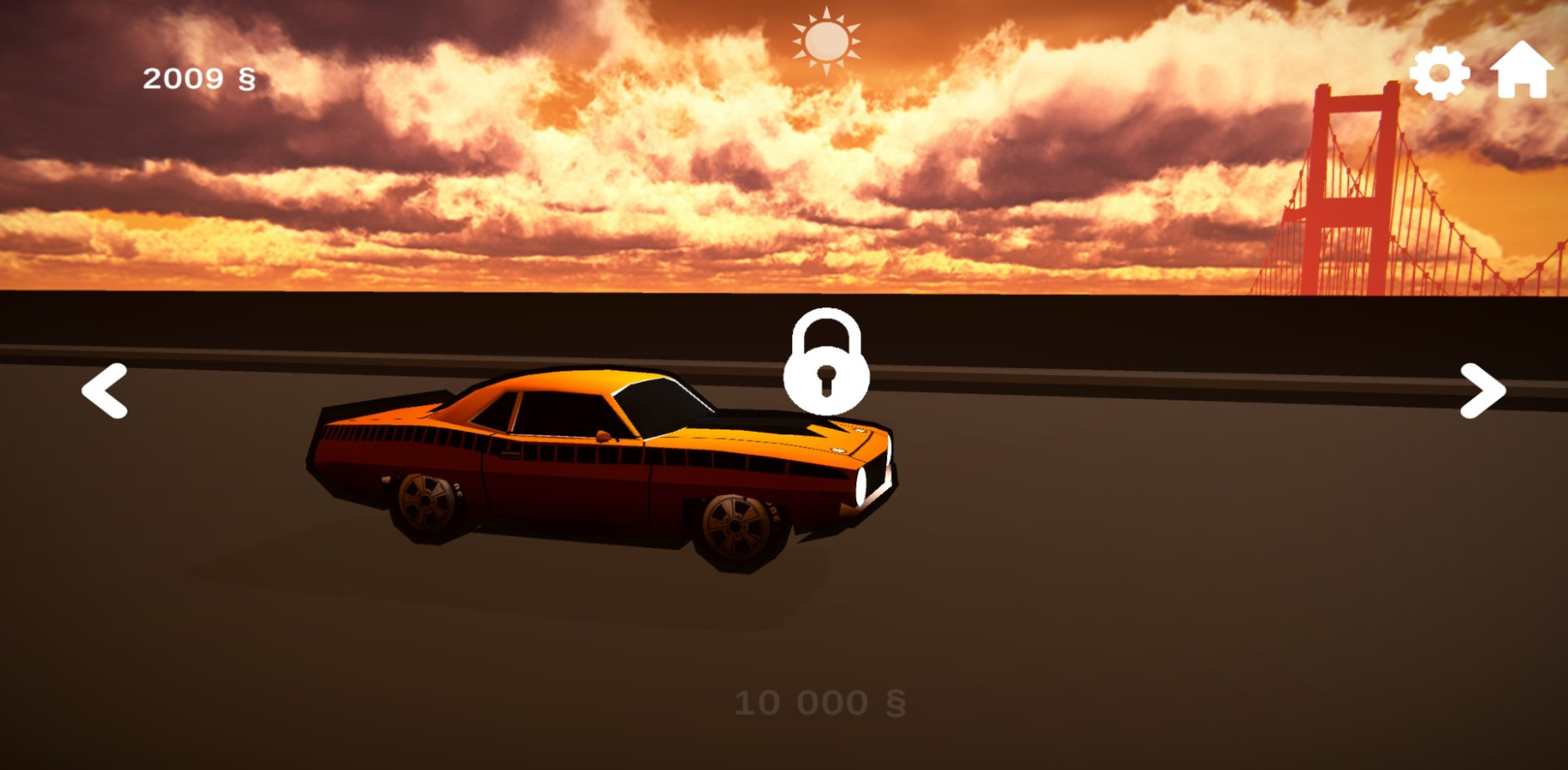The image size is (1568, 770).
Task: Show the next car with right arrow
Action: tap(1482, 391)
